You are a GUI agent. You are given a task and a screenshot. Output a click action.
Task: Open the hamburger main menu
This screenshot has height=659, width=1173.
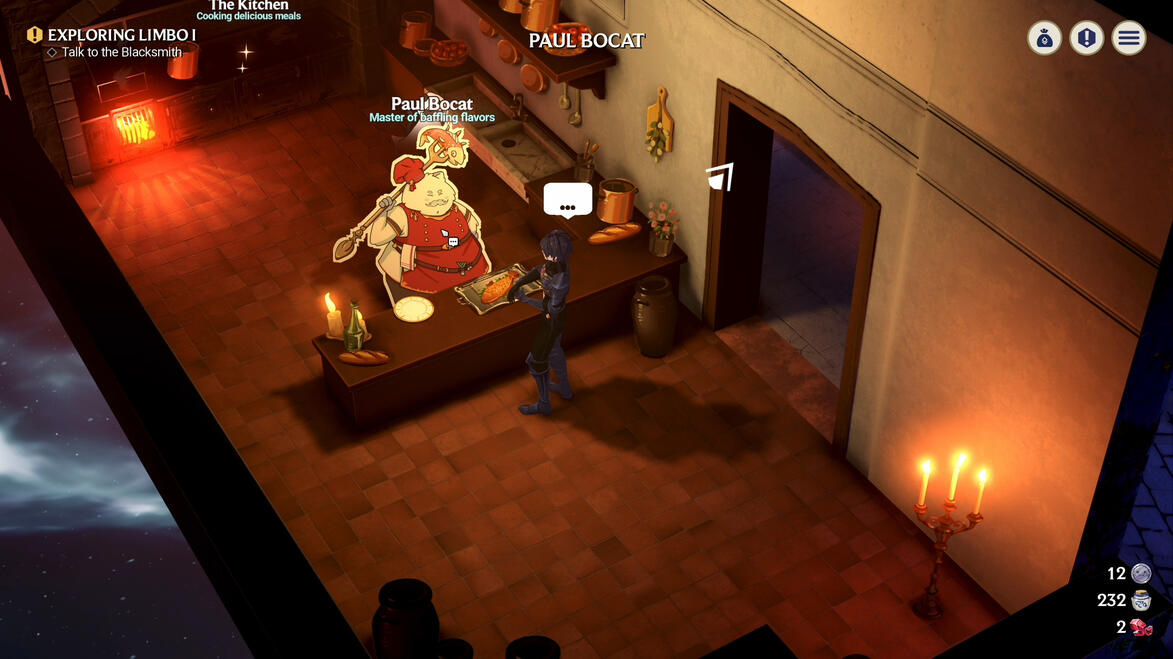click(x=1129, y=39)
